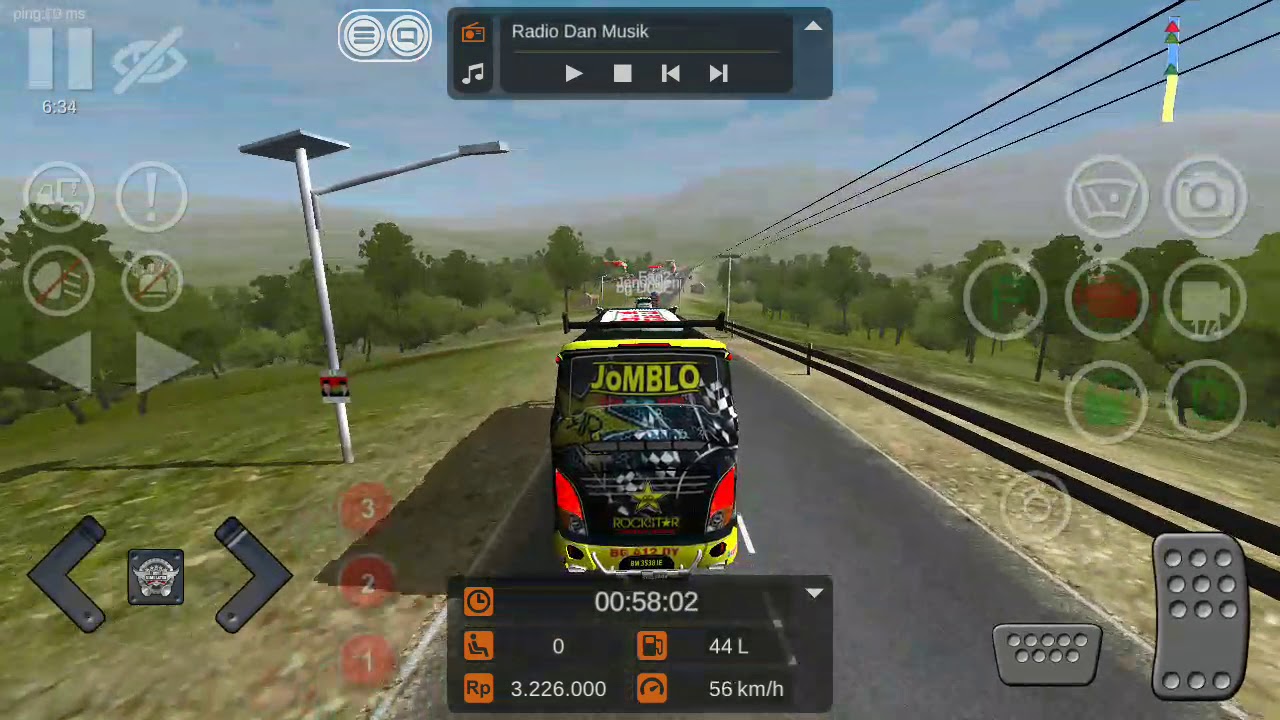
Task: Steer the bus right with the arrow
Action: pos(250,575)
